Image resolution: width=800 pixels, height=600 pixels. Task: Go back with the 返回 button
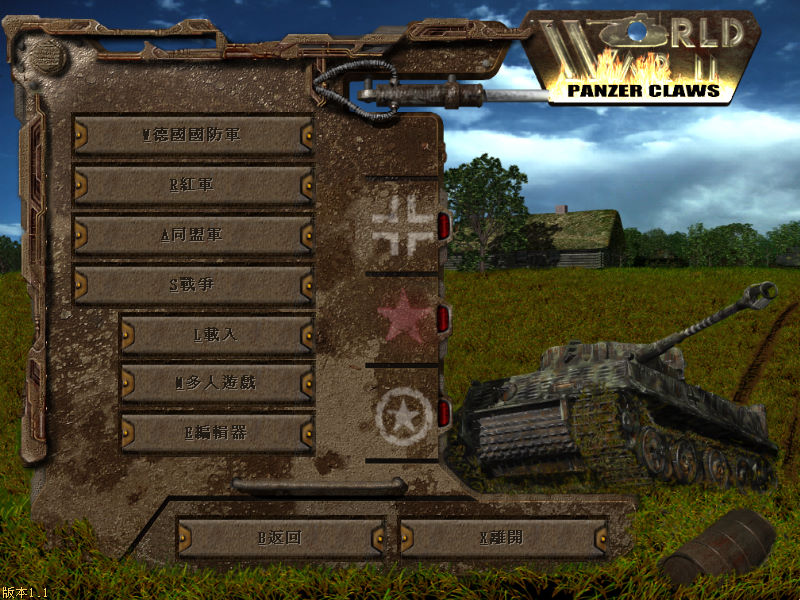280,538
